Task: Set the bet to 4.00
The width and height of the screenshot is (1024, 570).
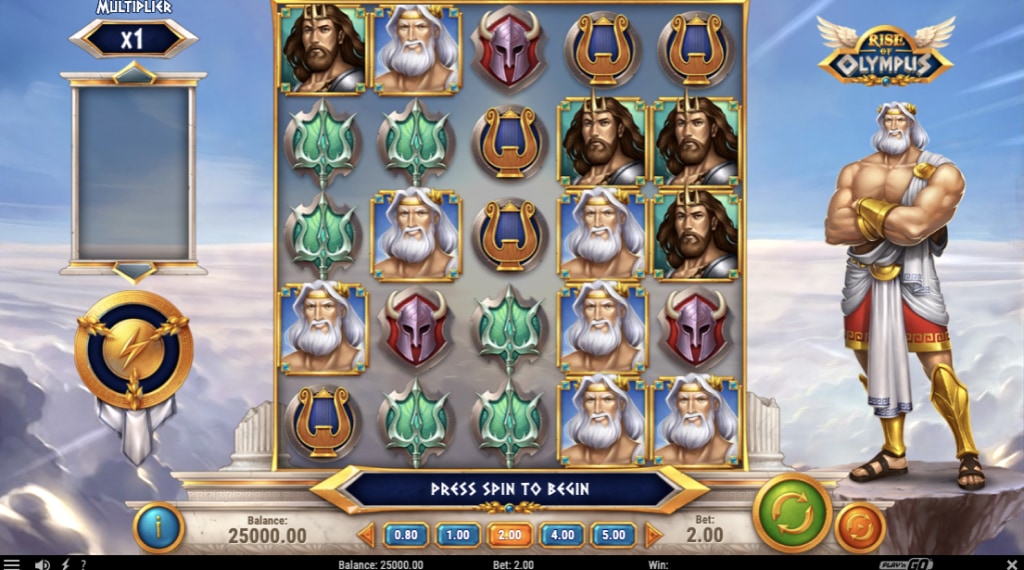Action: [x=562, y=535]
